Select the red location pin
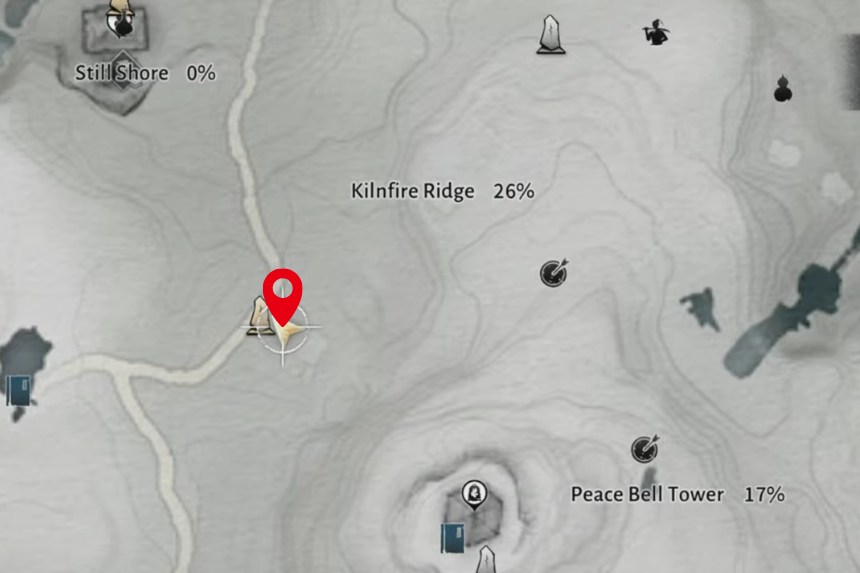This screenshot has height=573, width=860. pyautogui.click(x=282, y=293)
